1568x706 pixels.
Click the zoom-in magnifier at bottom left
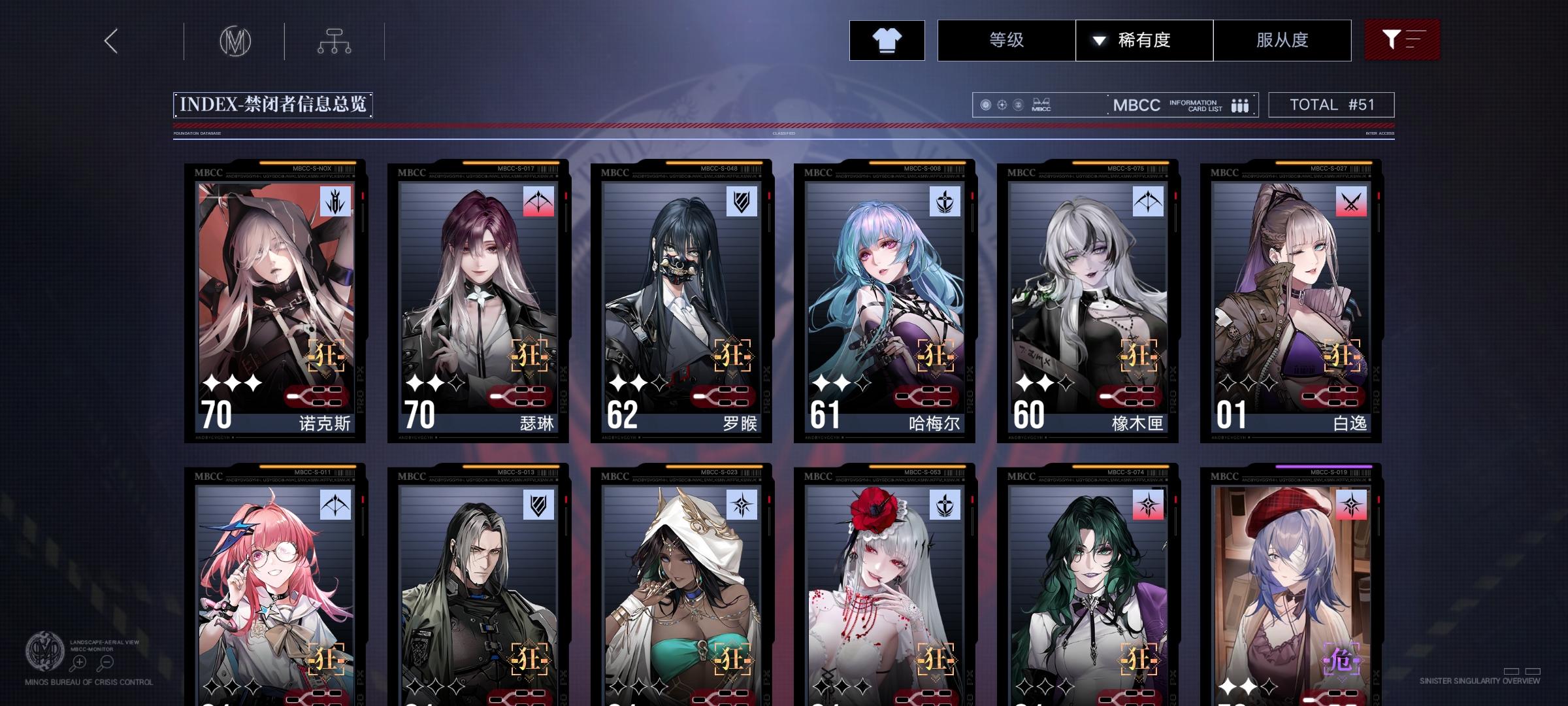(79, 661)
